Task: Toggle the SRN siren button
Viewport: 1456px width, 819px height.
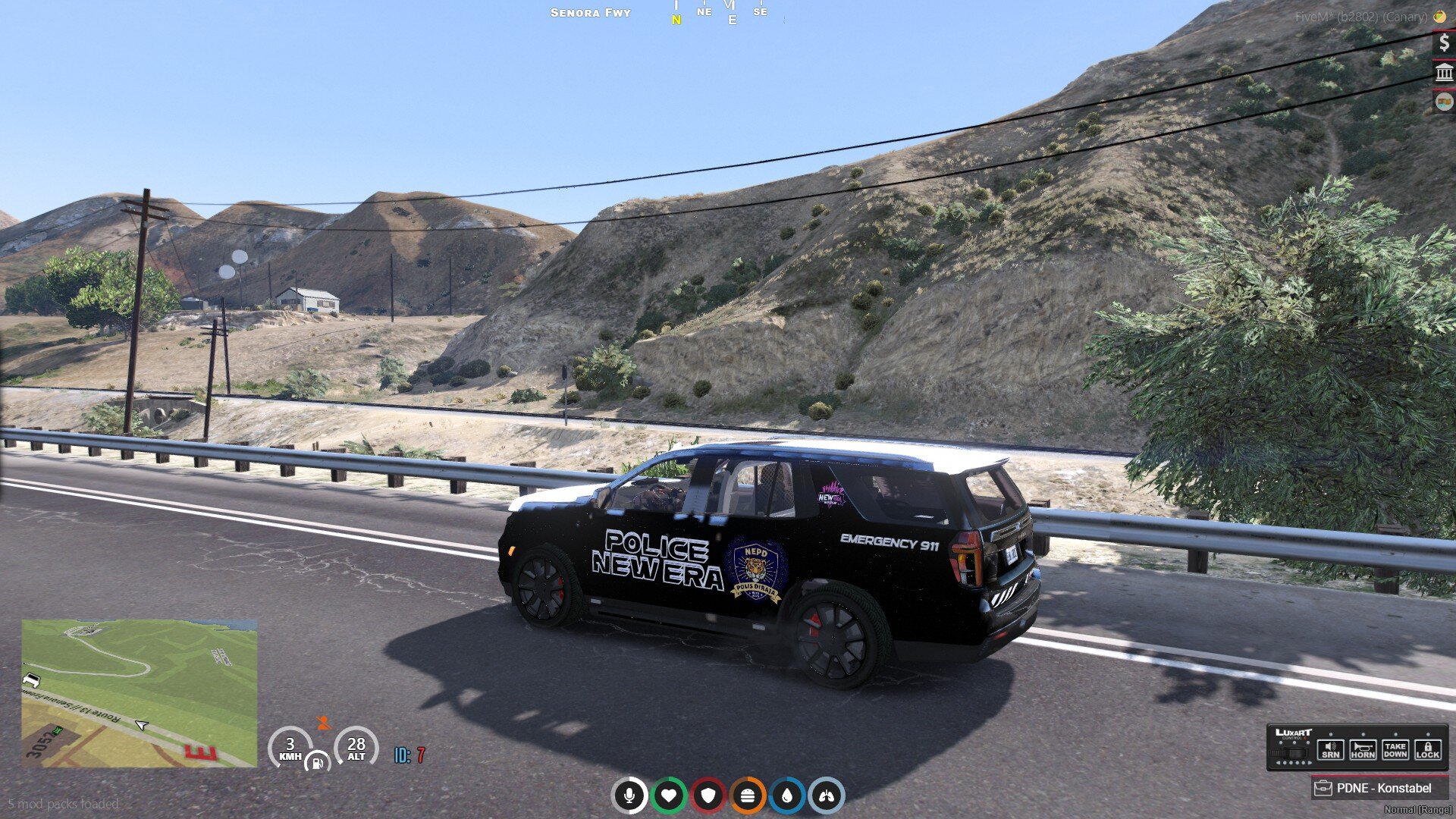Action: tap(1330, 750)
